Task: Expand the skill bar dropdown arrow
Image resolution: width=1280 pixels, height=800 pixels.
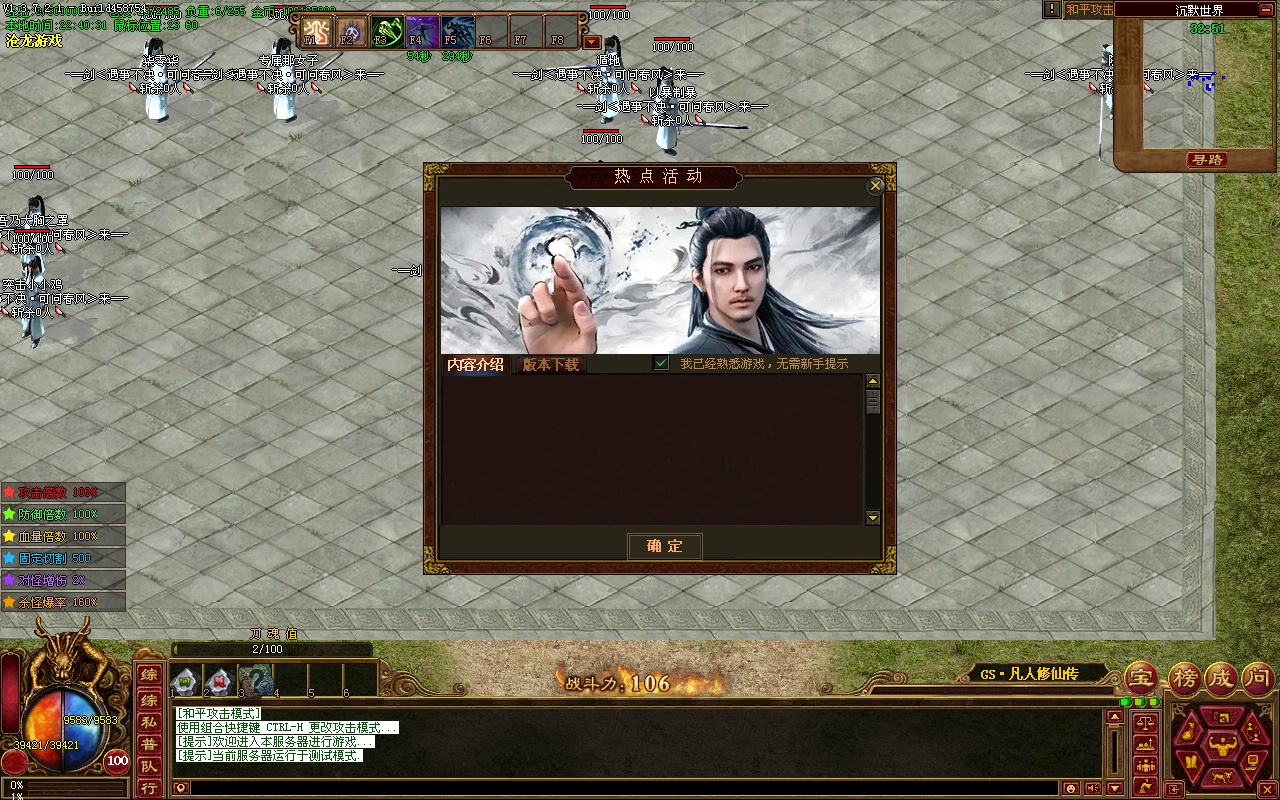Action: (592, 42)
